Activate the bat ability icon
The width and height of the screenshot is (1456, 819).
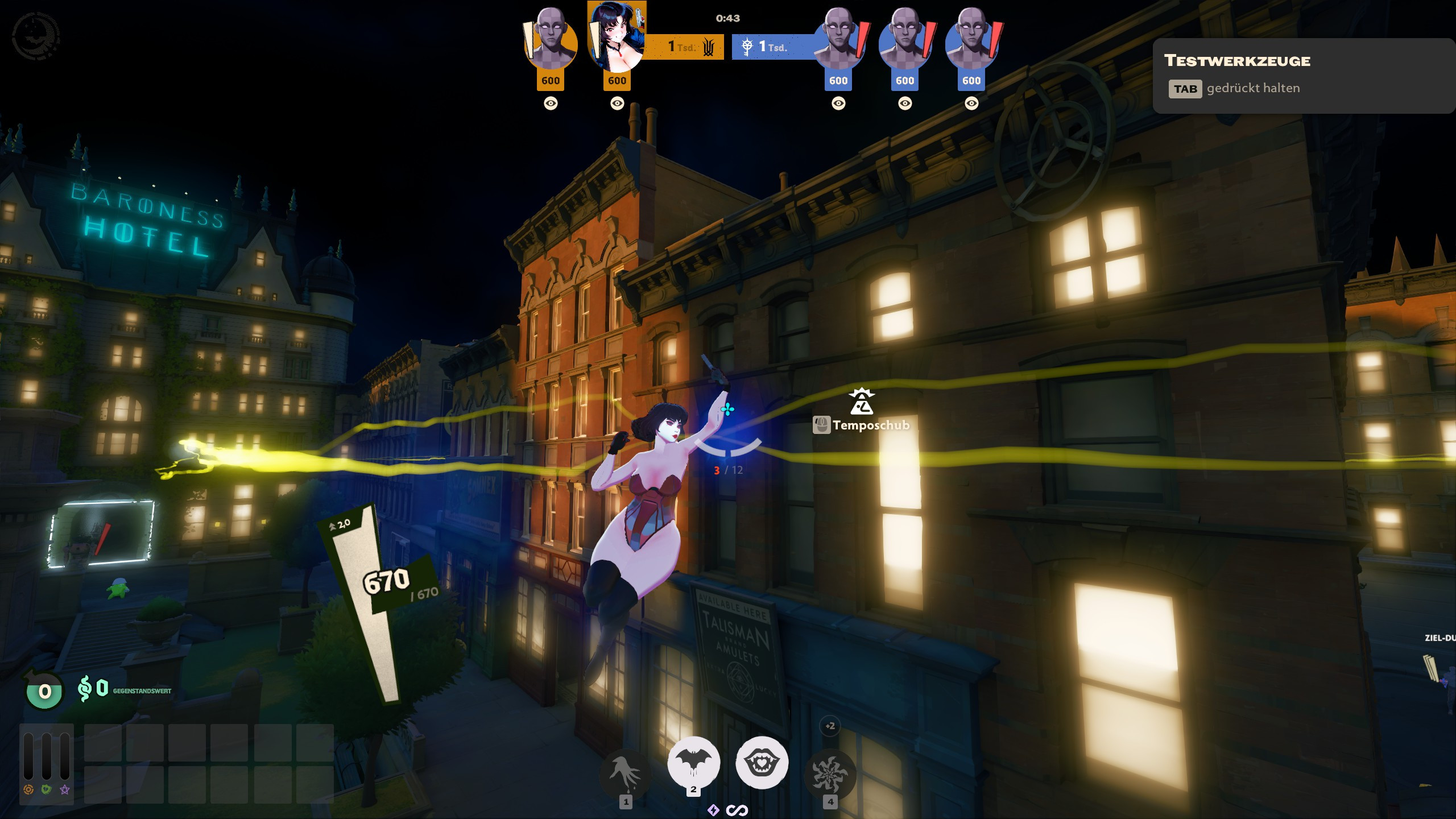693,763
